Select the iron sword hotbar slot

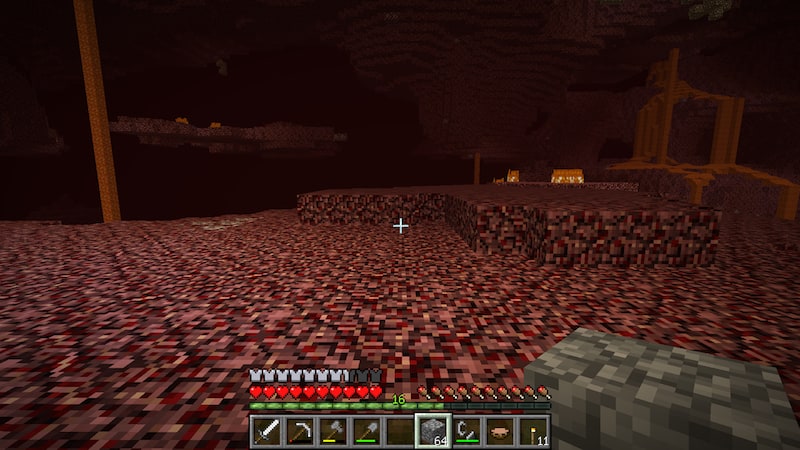coord(267,431)
